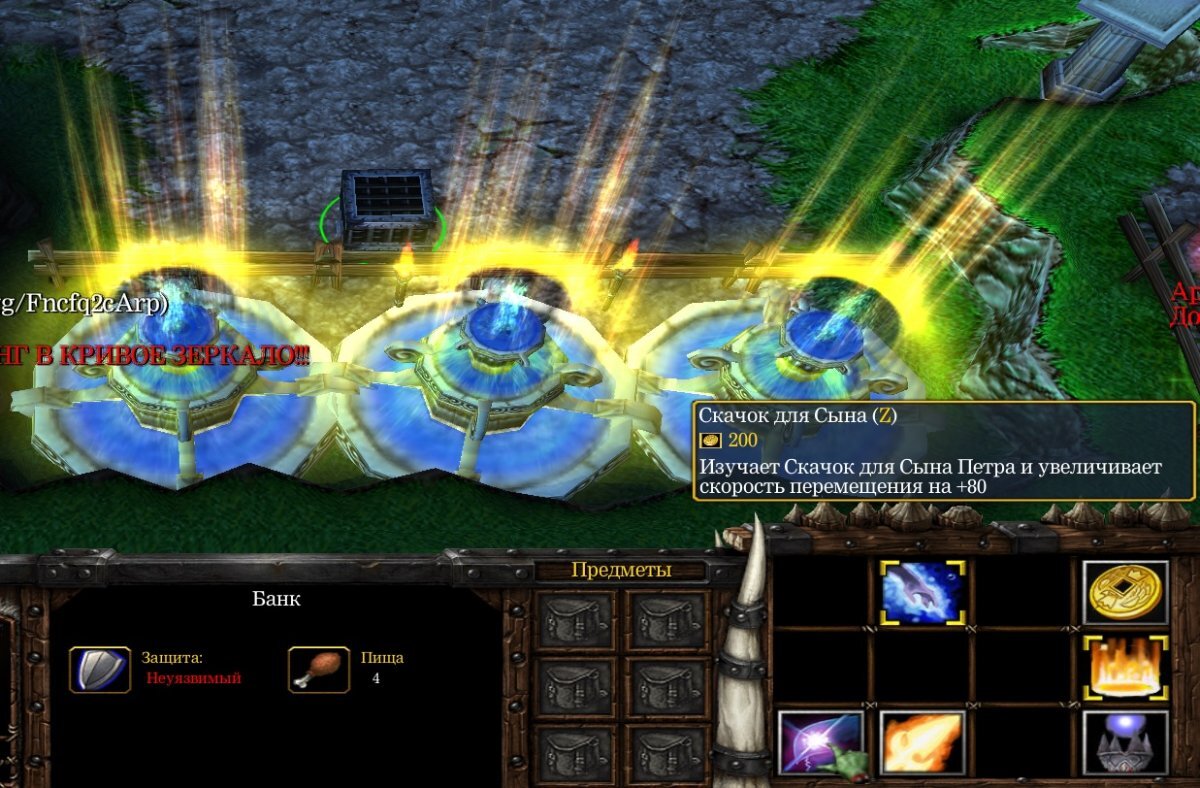
Task: Activate the ring of fire ability
Action: (1125, 666)
